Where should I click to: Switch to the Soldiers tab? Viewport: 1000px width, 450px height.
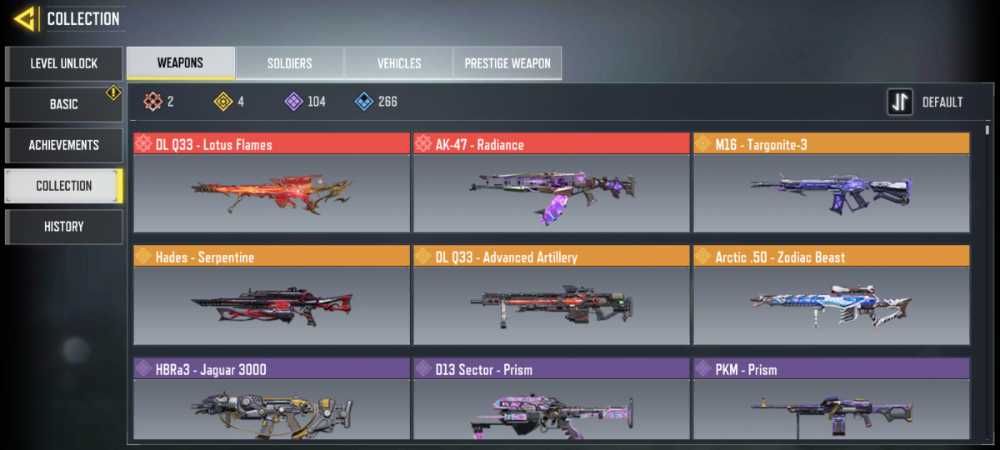pos(289,63)
